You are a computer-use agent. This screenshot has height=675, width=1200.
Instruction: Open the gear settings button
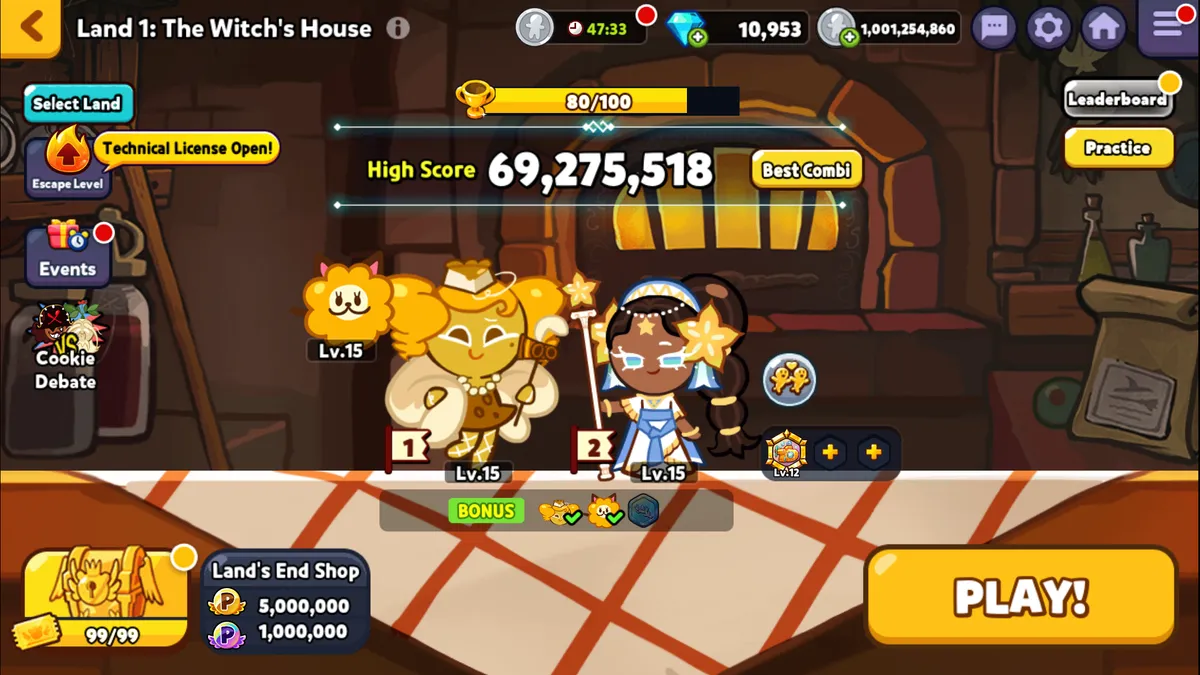pyautogui.click(x=1047, y=28)
